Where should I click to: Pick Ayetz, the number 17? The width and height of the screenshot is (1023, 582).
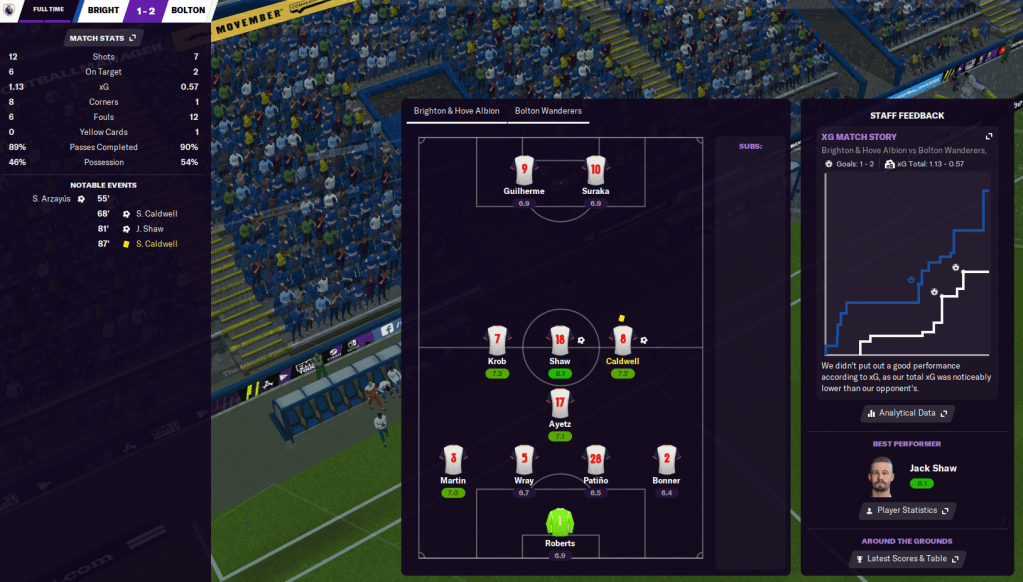560,404
